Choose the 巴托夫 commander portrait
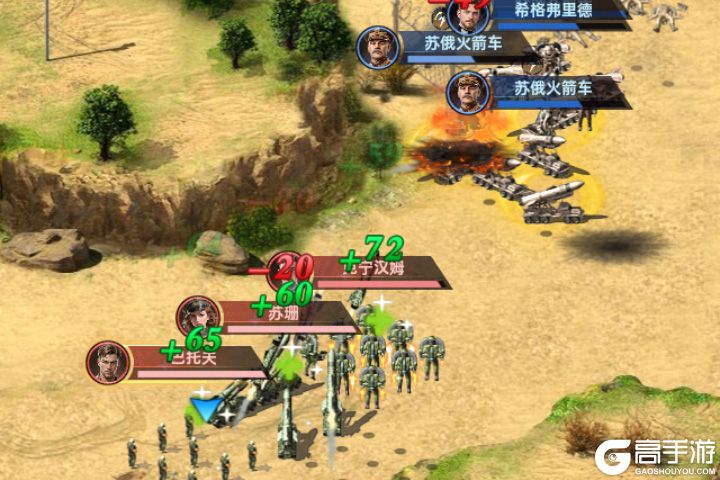The height and width of the screenshot is (480, 720). (108, 362)
